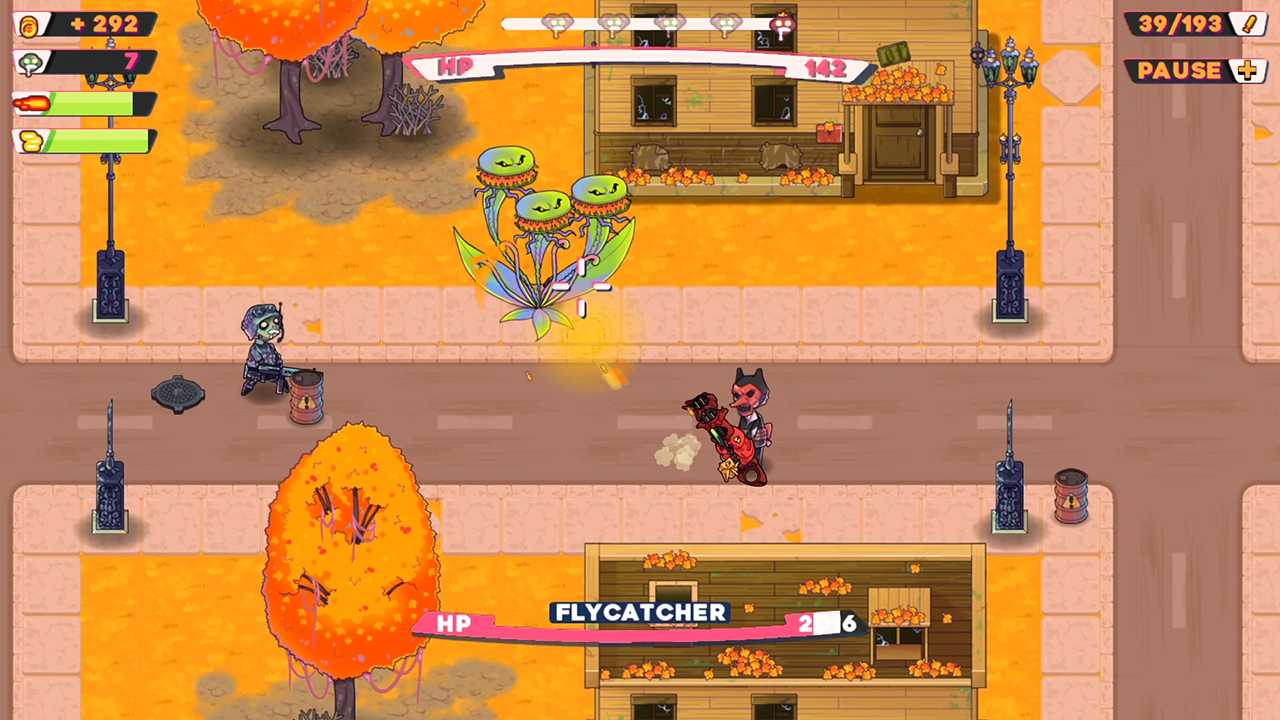Click the green flame weapon charge bar
Image resolution: width=1280 pixels, height=720 pixels.
95,103
